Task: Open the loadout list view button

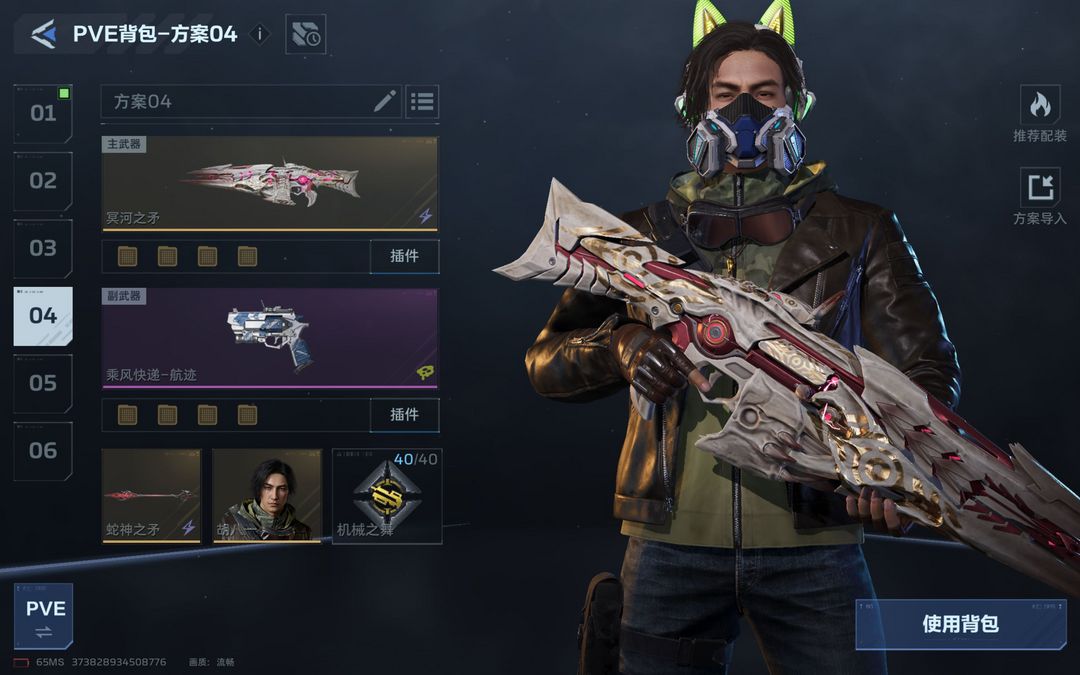Action: coord(422,101)
